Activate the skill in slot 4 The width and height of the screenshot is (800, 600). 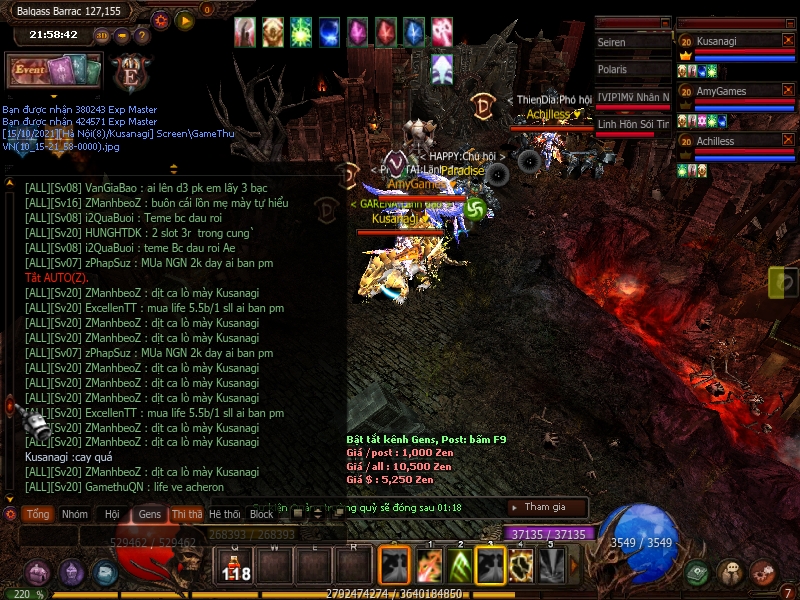(x=521, y=566)
